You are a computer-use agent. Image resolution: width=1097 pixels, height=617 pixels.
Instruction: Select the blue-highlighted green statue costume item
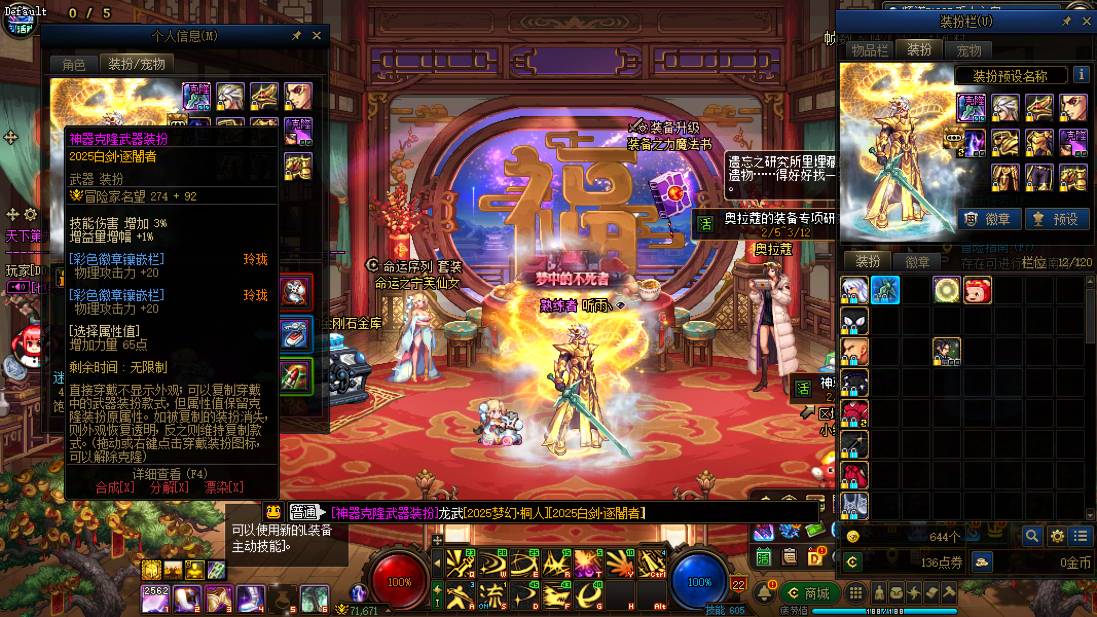pos(885,290)
